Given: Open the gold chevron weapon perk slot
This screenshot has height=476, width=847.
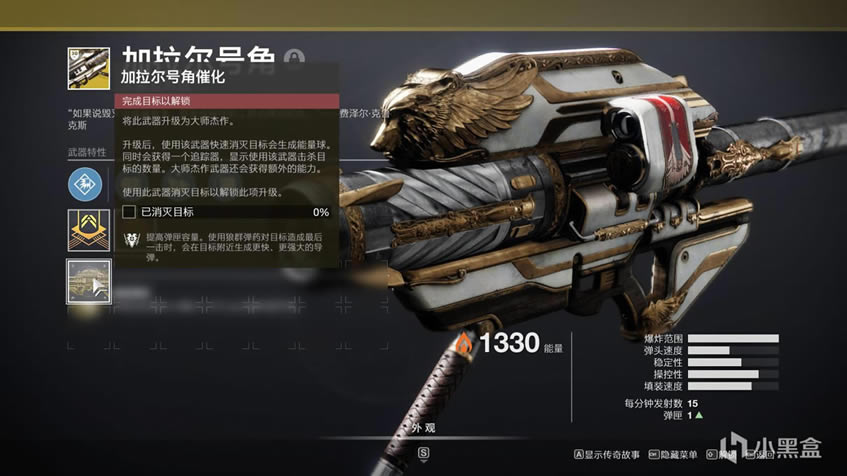Looking at the screenshot, I should pyautogui.click(x=89, y=231).
